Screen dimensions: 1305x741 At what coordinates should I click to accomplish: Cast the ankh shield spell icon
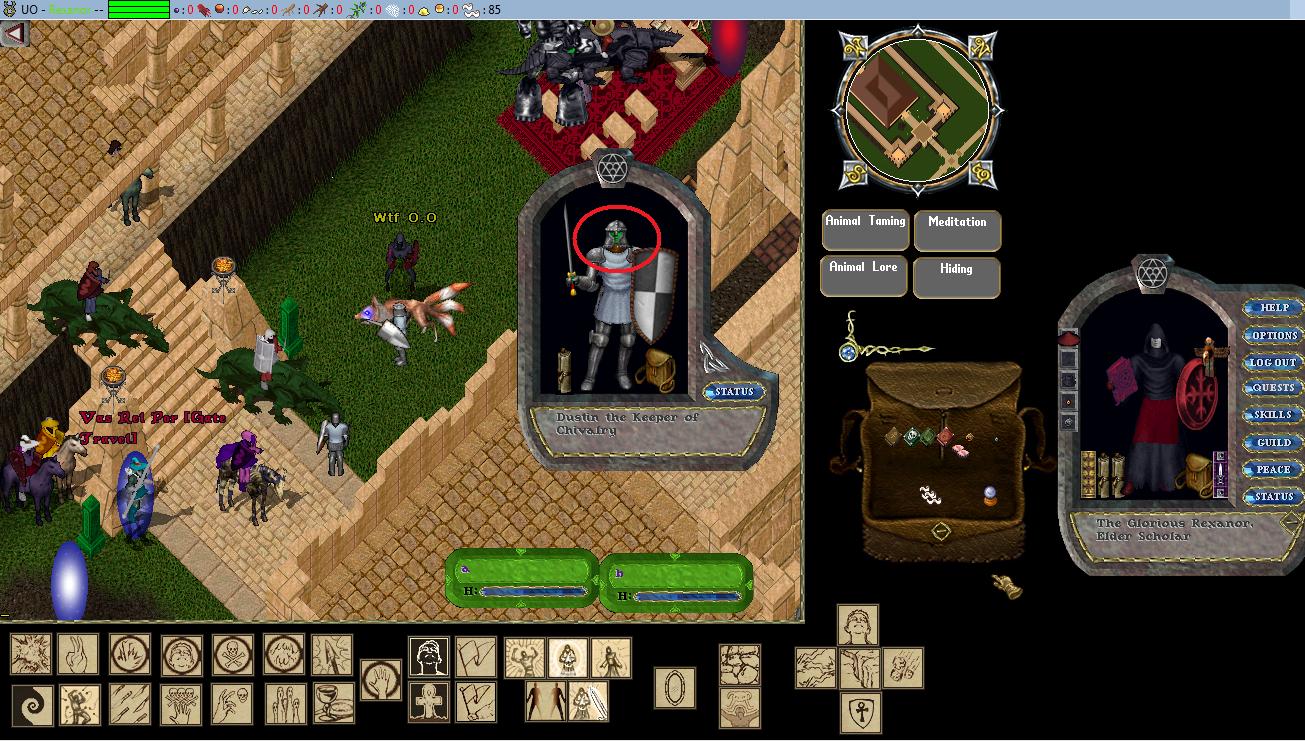pos(859,710)
